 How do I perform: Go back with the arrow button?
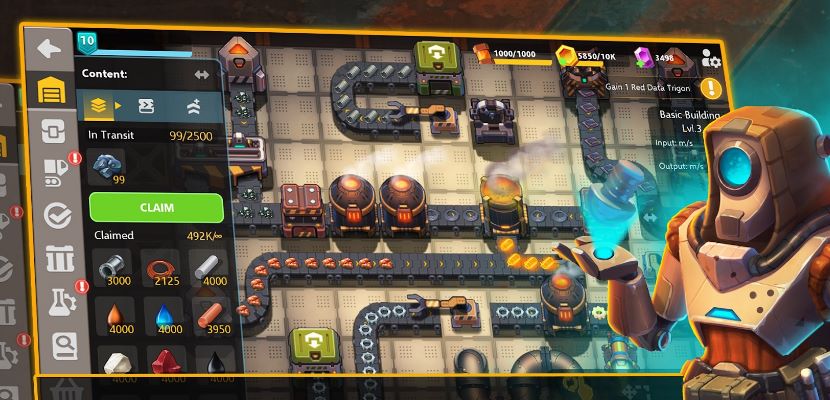coord(48,48)
